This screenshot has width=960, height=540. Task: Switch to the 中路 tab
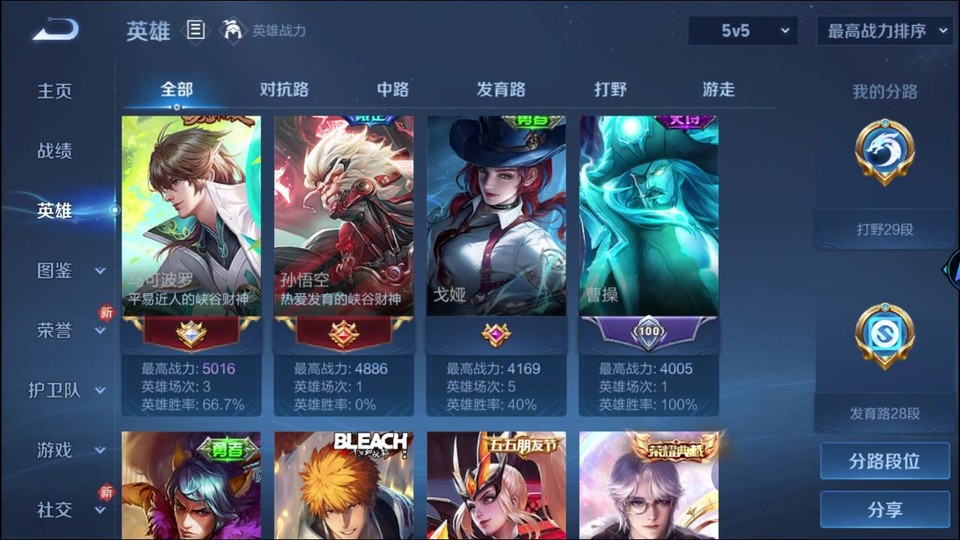[393, 90]
